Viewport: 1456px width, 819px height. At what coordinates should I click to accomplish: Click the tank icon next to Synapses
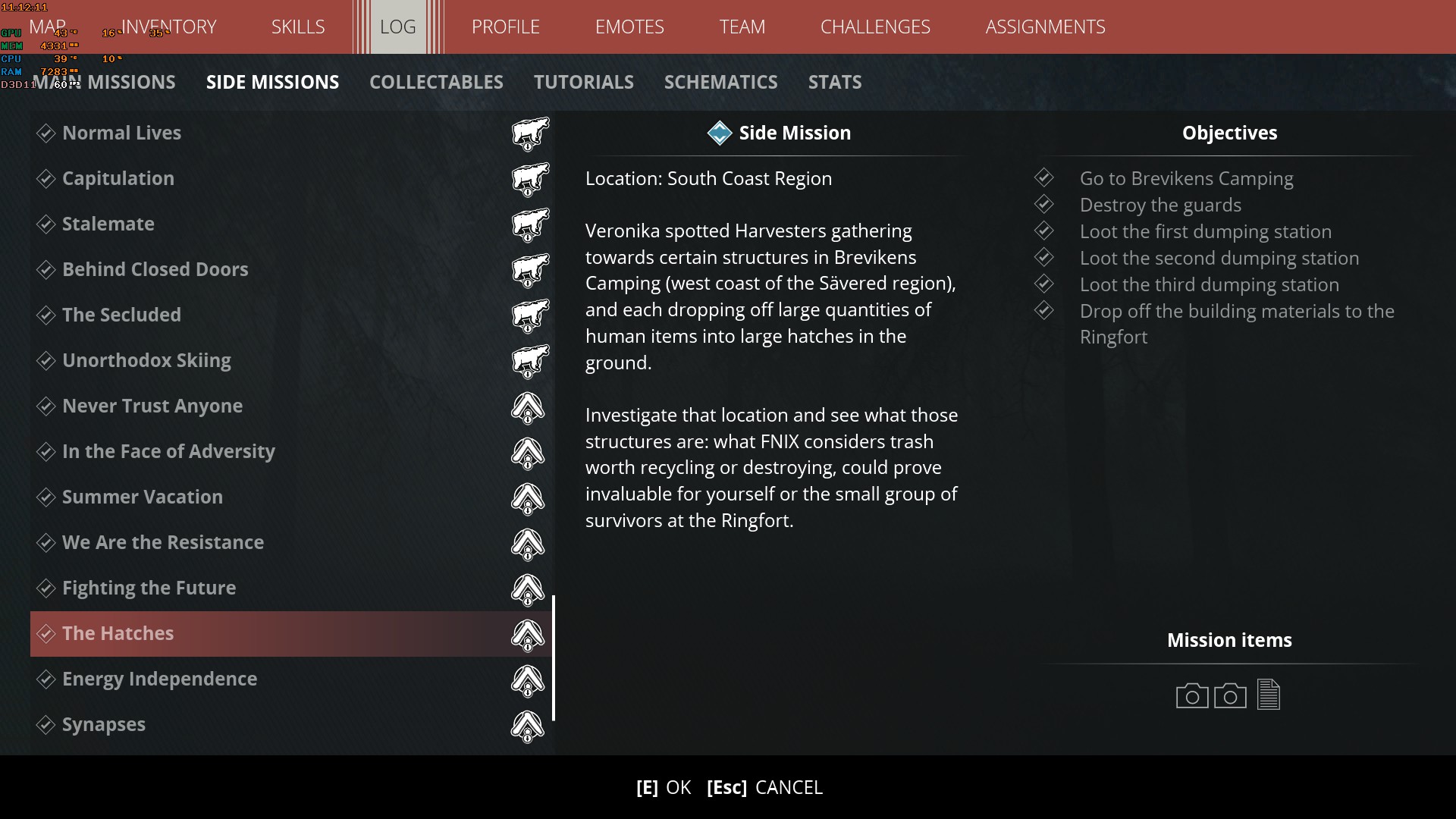pos(529,726)
